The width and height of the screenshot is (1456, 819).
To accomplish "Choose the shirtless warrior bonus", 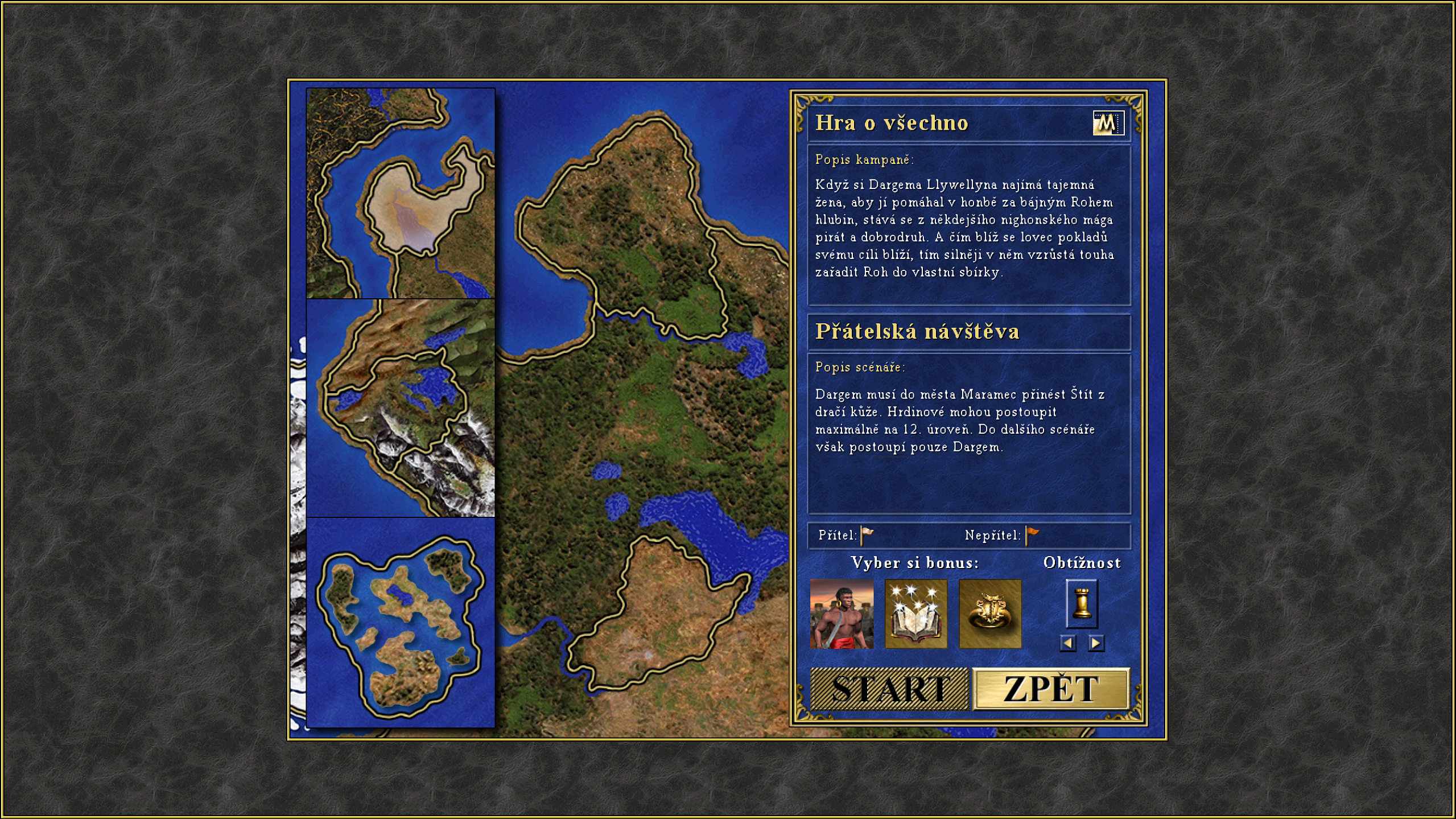I will 842,614.
